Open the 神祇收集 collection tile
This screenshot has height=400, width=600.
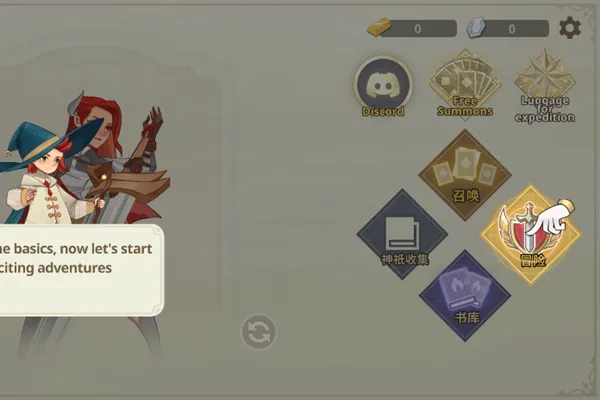coord(403,234)
